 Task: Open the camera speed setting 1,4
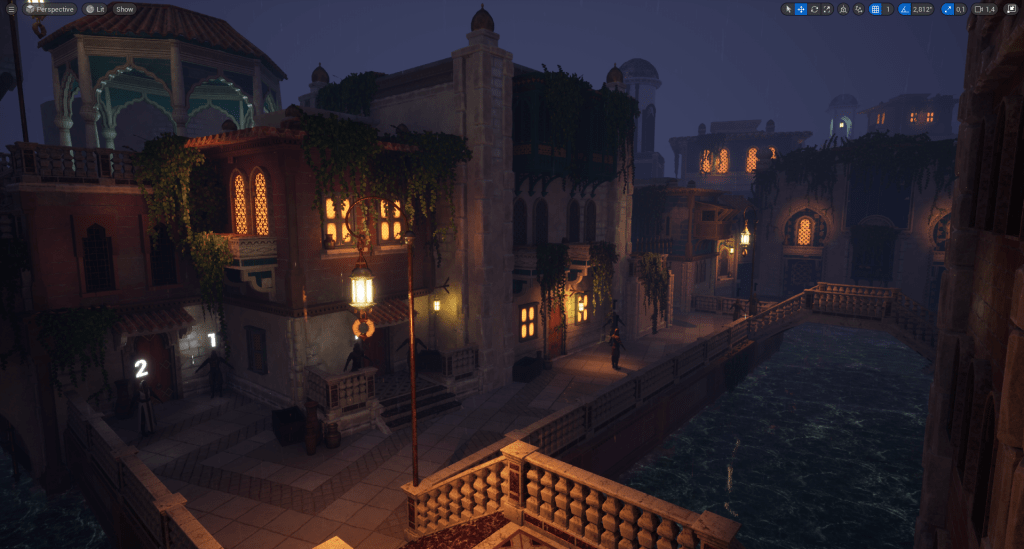click(985, 9)
